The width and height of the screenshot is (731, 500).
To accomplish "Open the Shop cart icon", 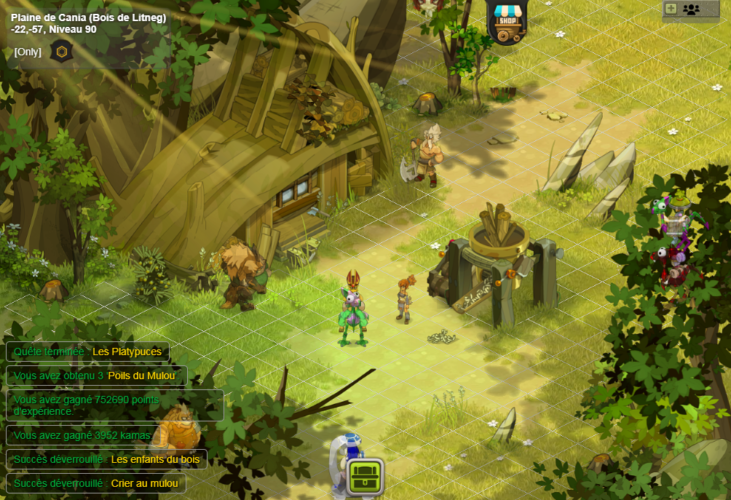I will point(508,20).
